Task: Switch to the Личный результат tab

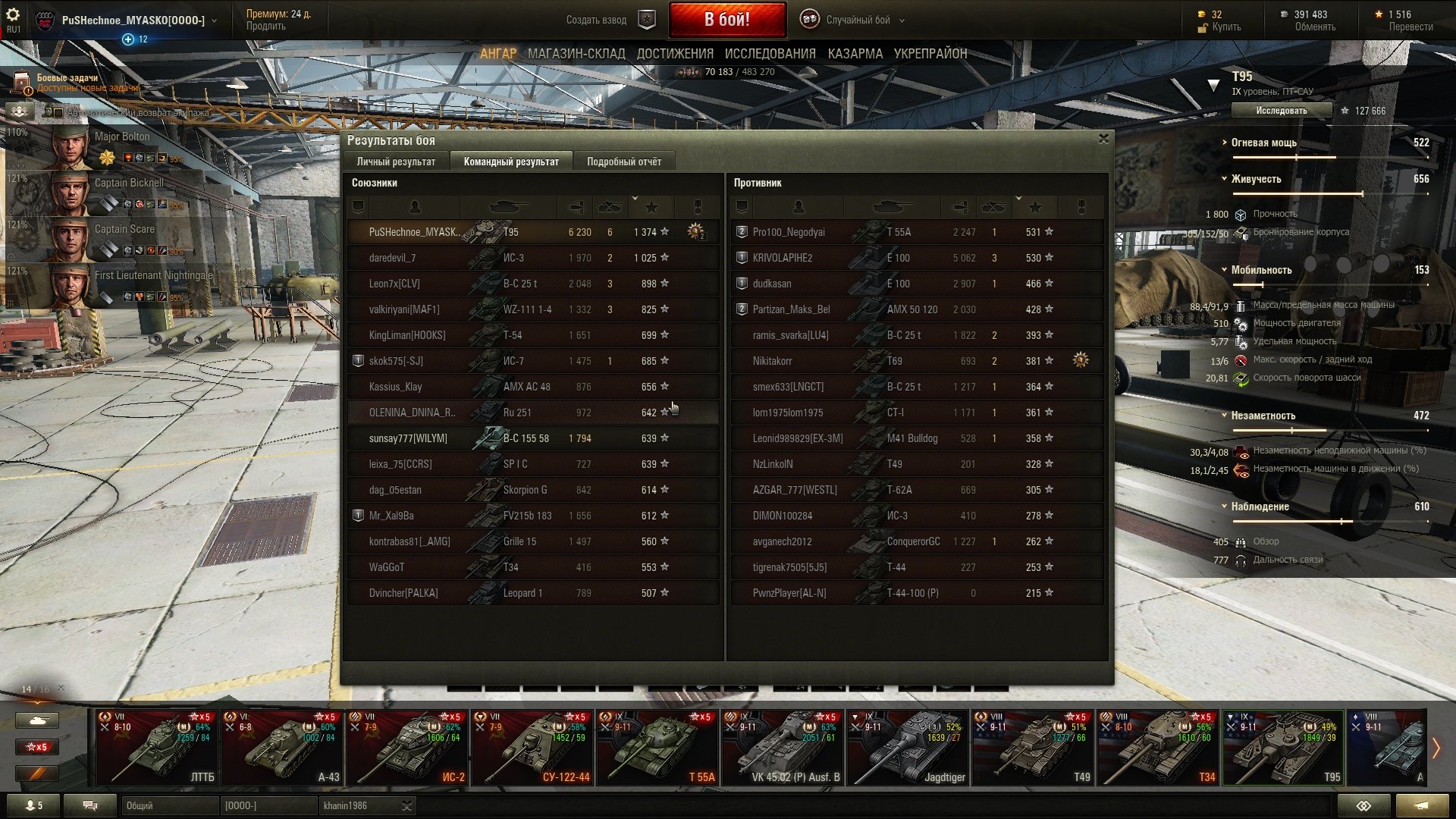Action: click(396, 162)
